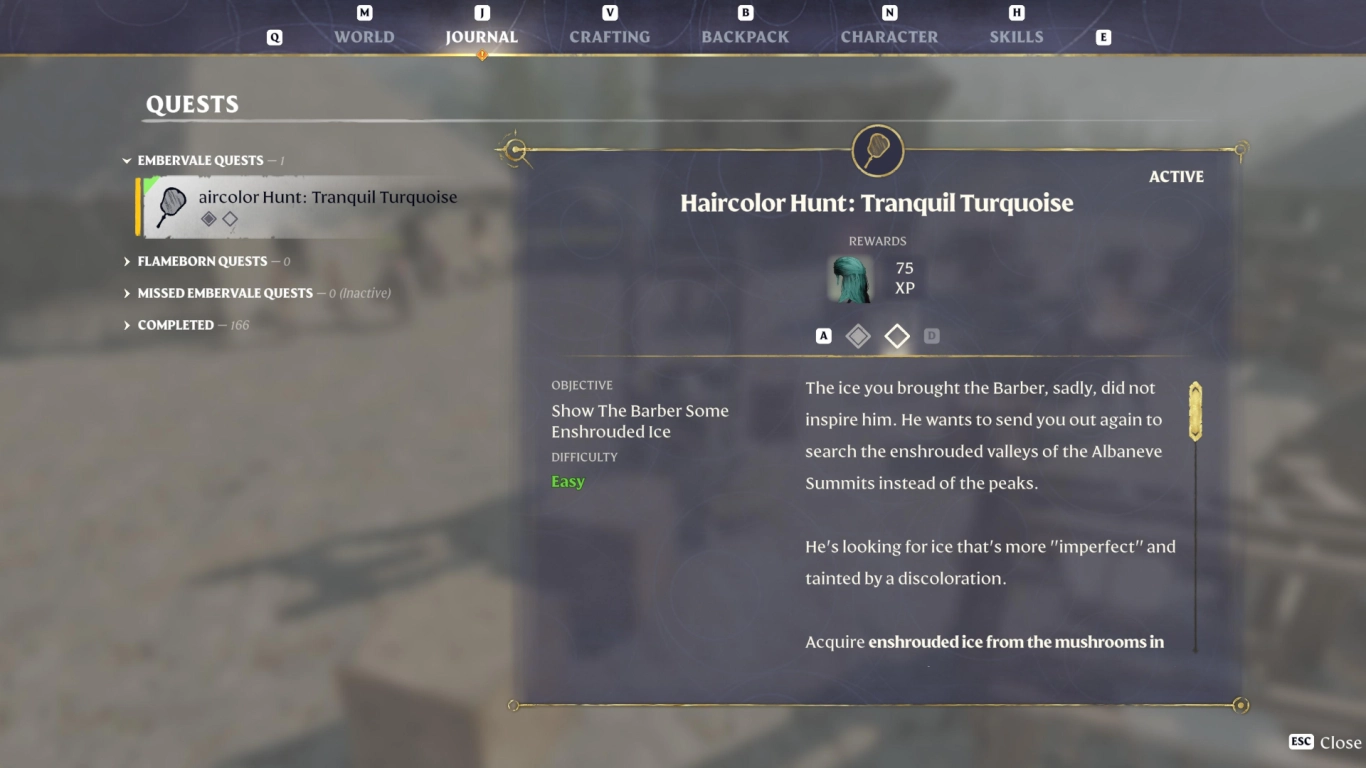Click the A key badge beside the quest step diamonds

pyautogui.click(x=824, y=336)
